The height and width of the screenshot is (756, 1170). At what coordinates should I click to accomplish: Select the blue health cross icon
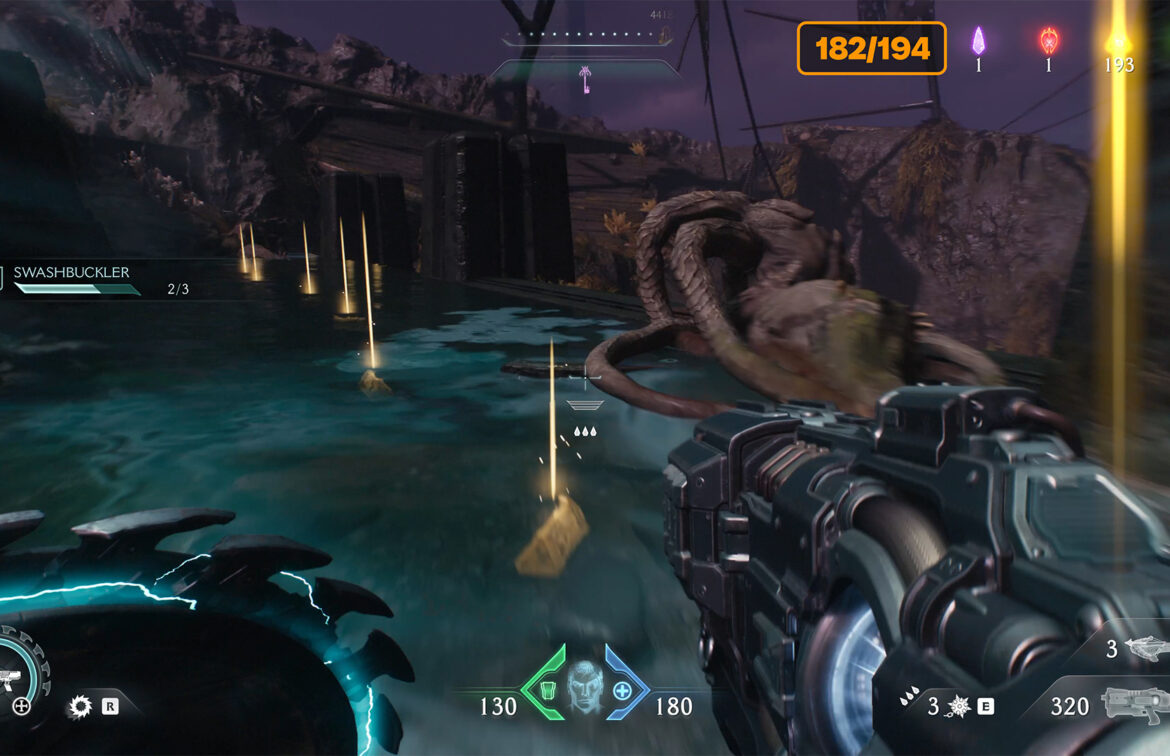coord(622,690)
